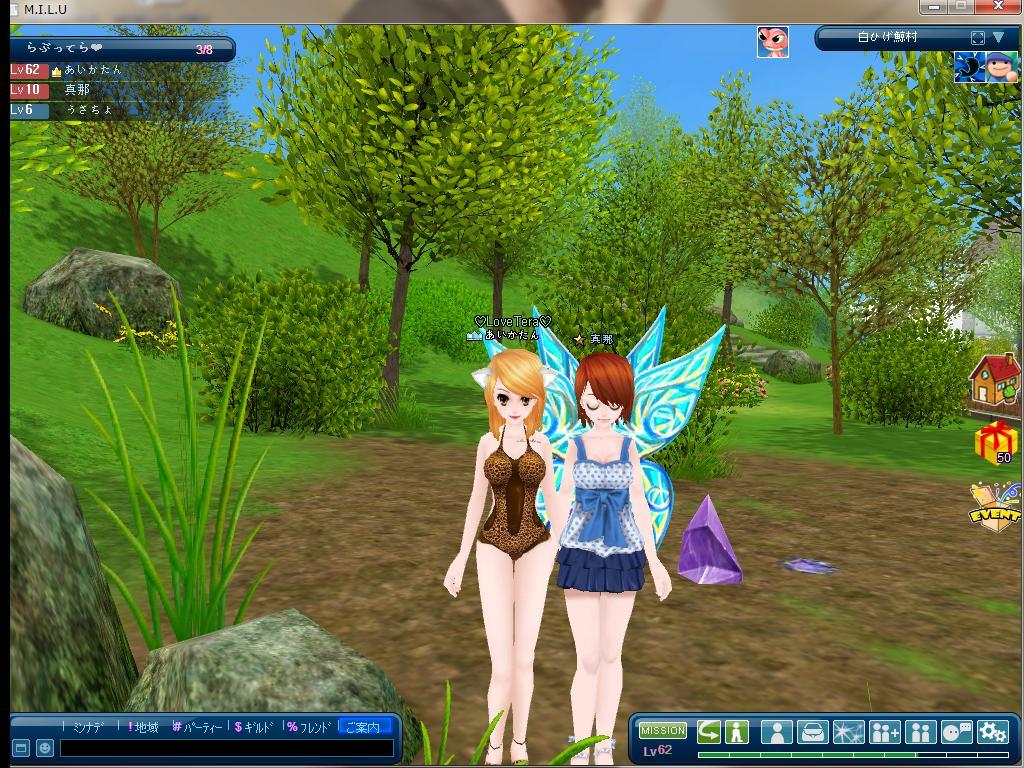The width and height of the screenshot is (1024, 768).
Task: Select the フレンド chat tab
Action: [x=309, y=727]
